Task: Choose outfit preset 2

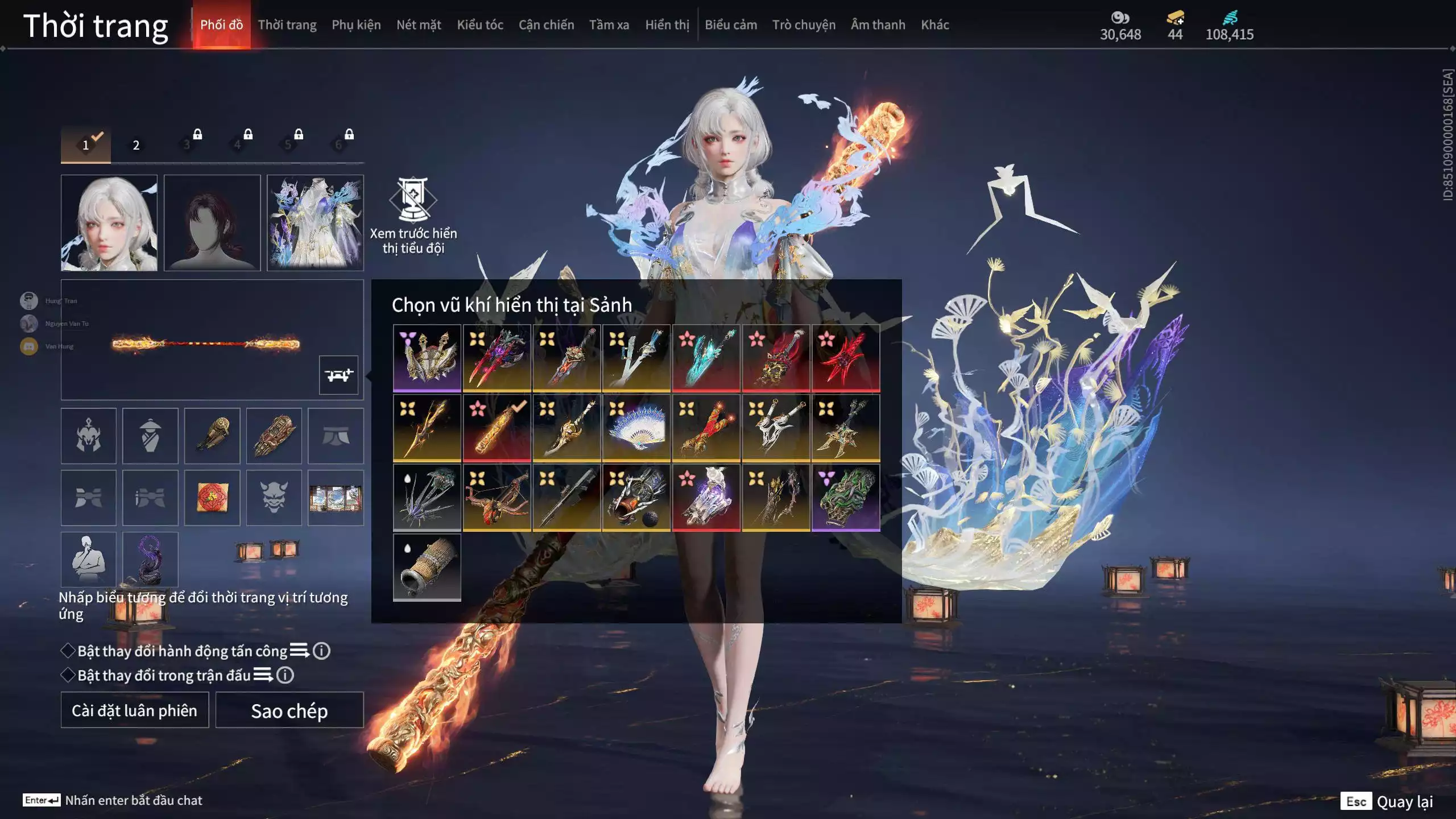Action: [x=136, y=145]
